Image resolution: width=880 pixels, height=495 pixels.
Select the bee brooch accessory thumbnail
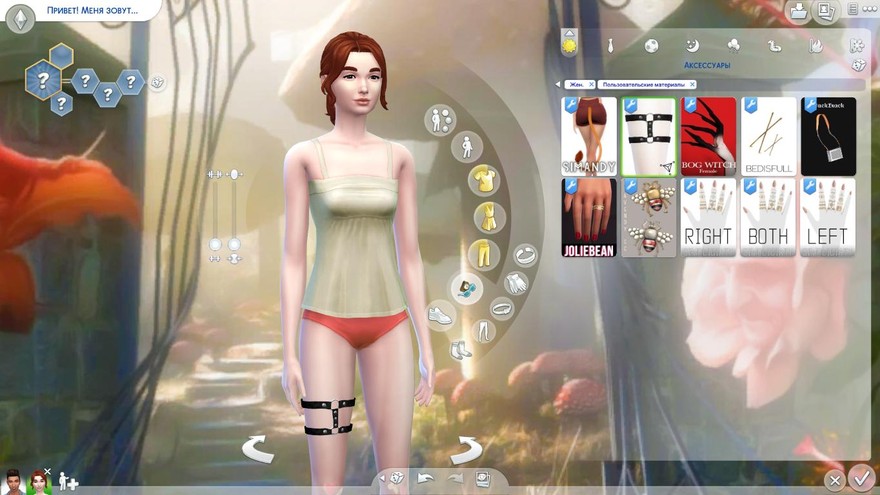(x=649, y=217)
